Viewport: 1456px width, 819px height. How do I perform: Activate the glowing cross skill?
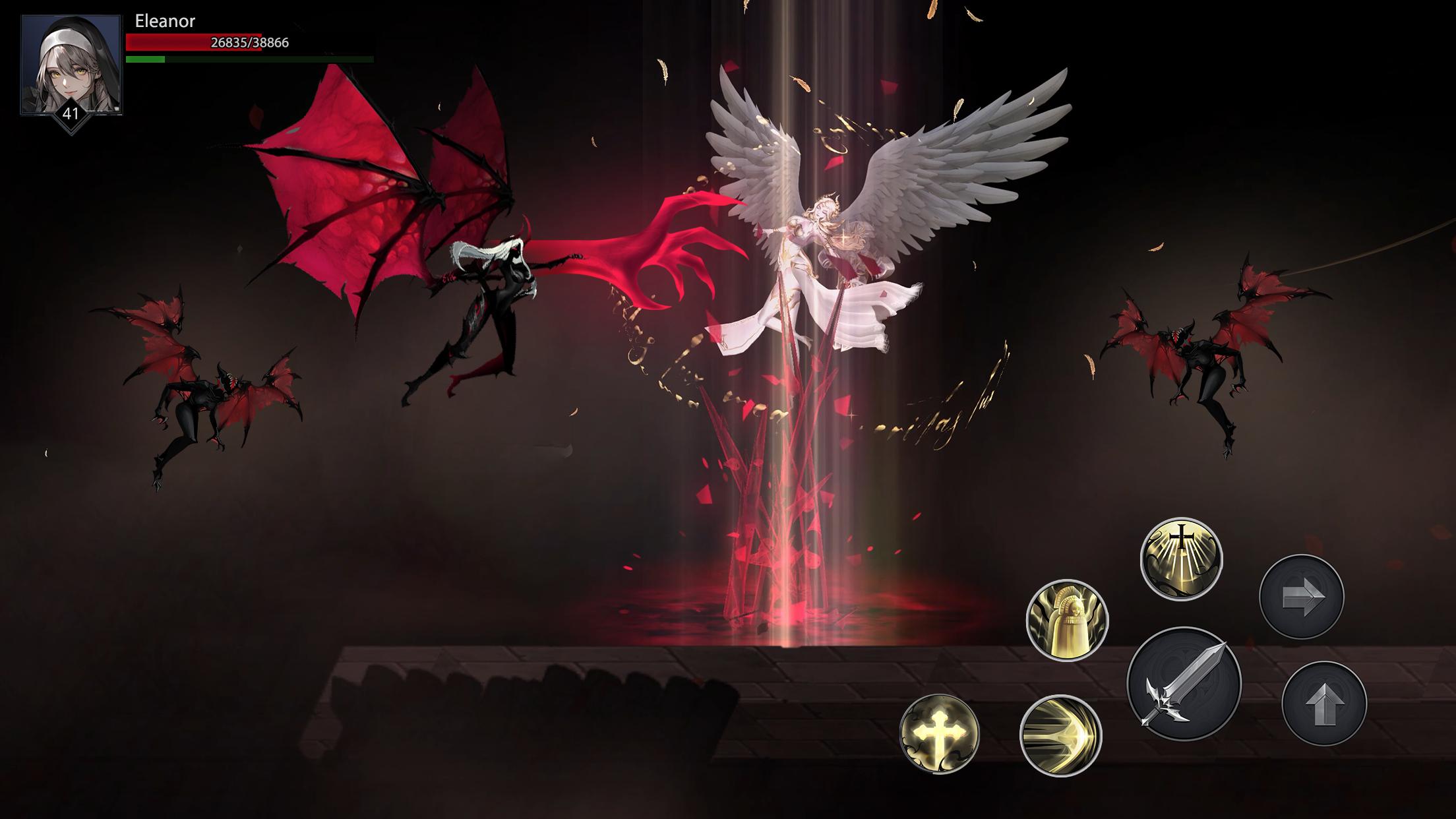point(939,733)
